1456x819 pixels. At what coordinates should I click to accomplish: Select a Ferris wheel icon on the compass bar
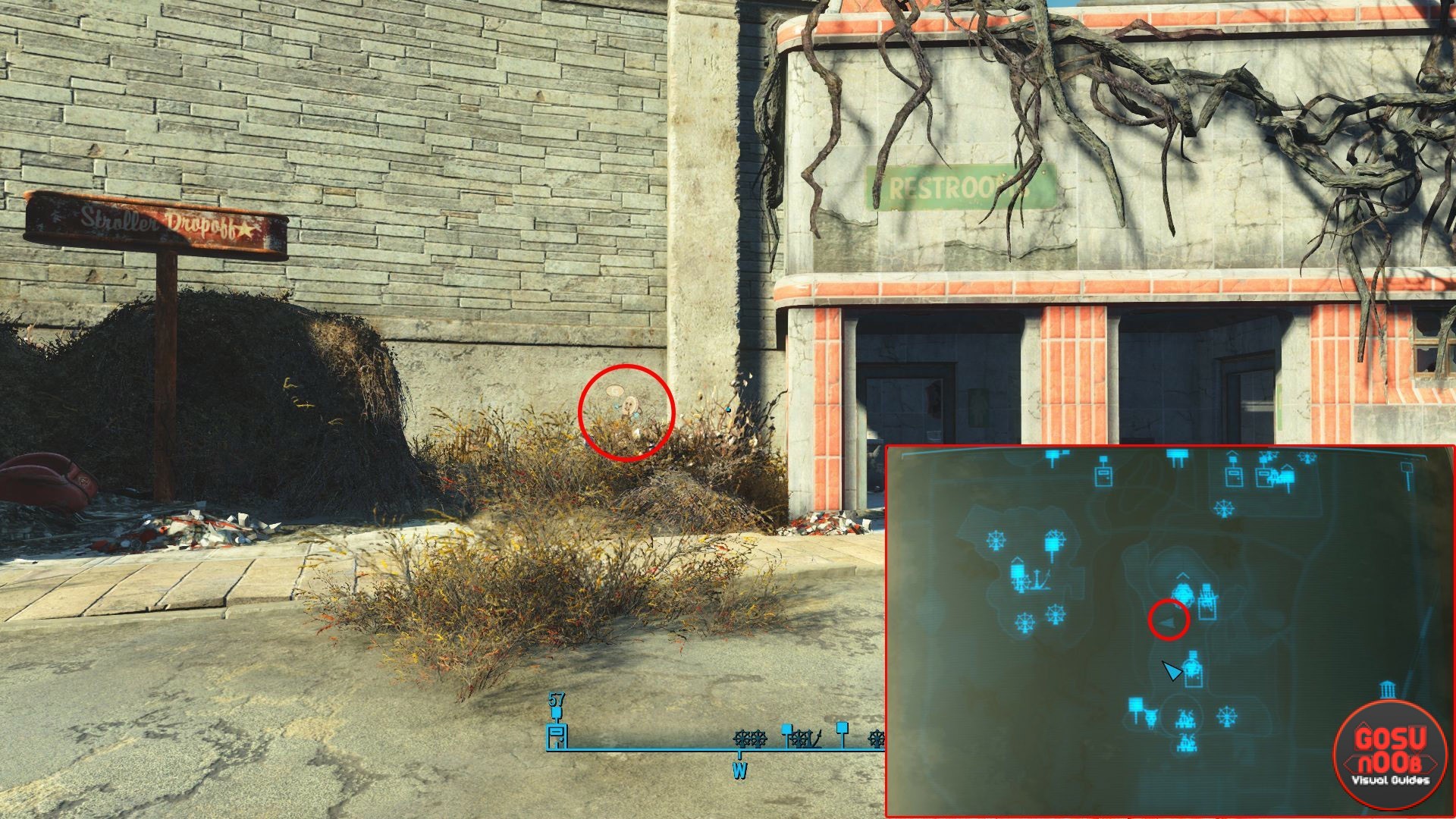[x=743, y=737]
